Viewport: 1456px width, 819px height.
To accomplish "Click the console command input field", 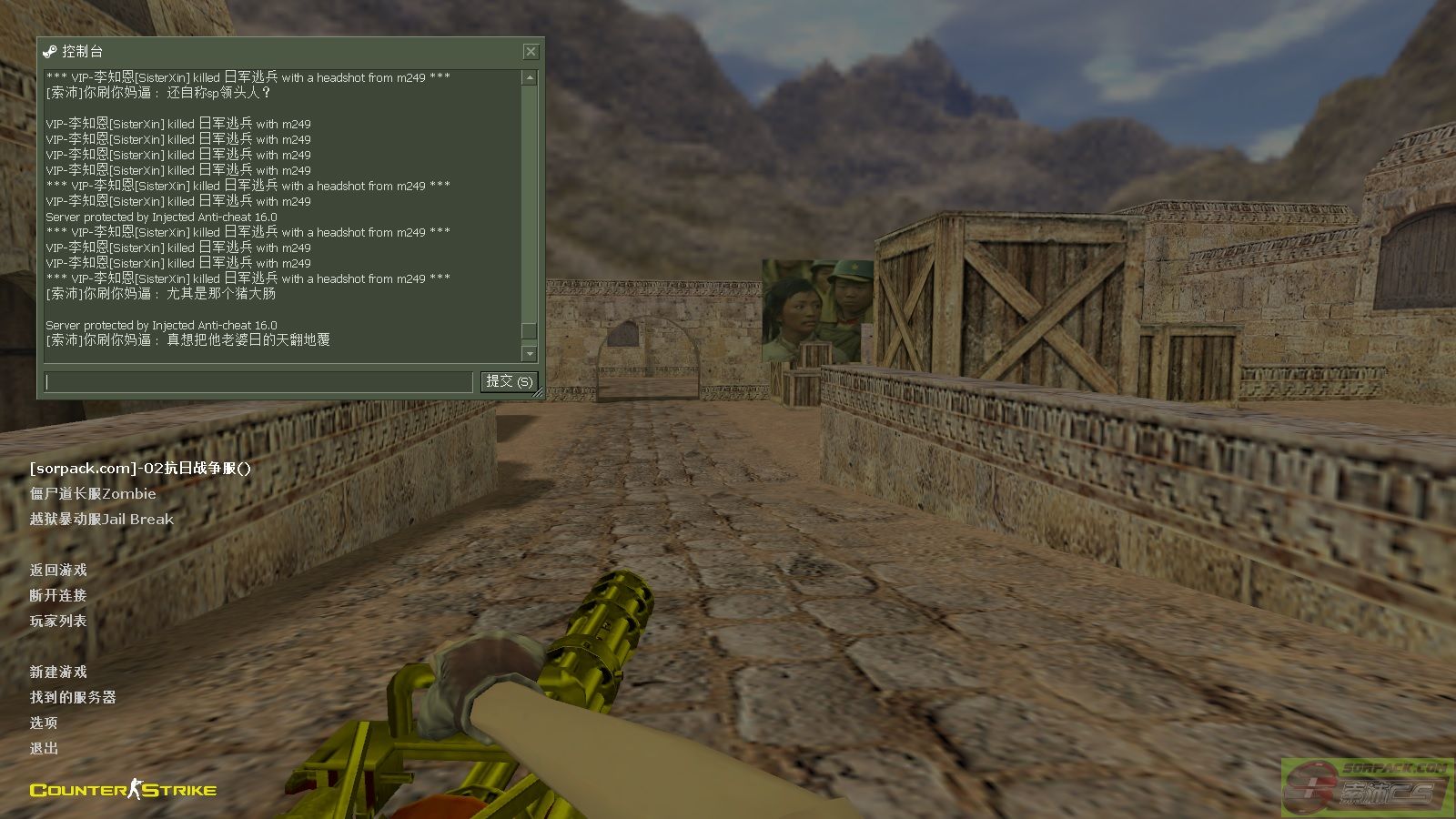I will click(x=258, y=382).
